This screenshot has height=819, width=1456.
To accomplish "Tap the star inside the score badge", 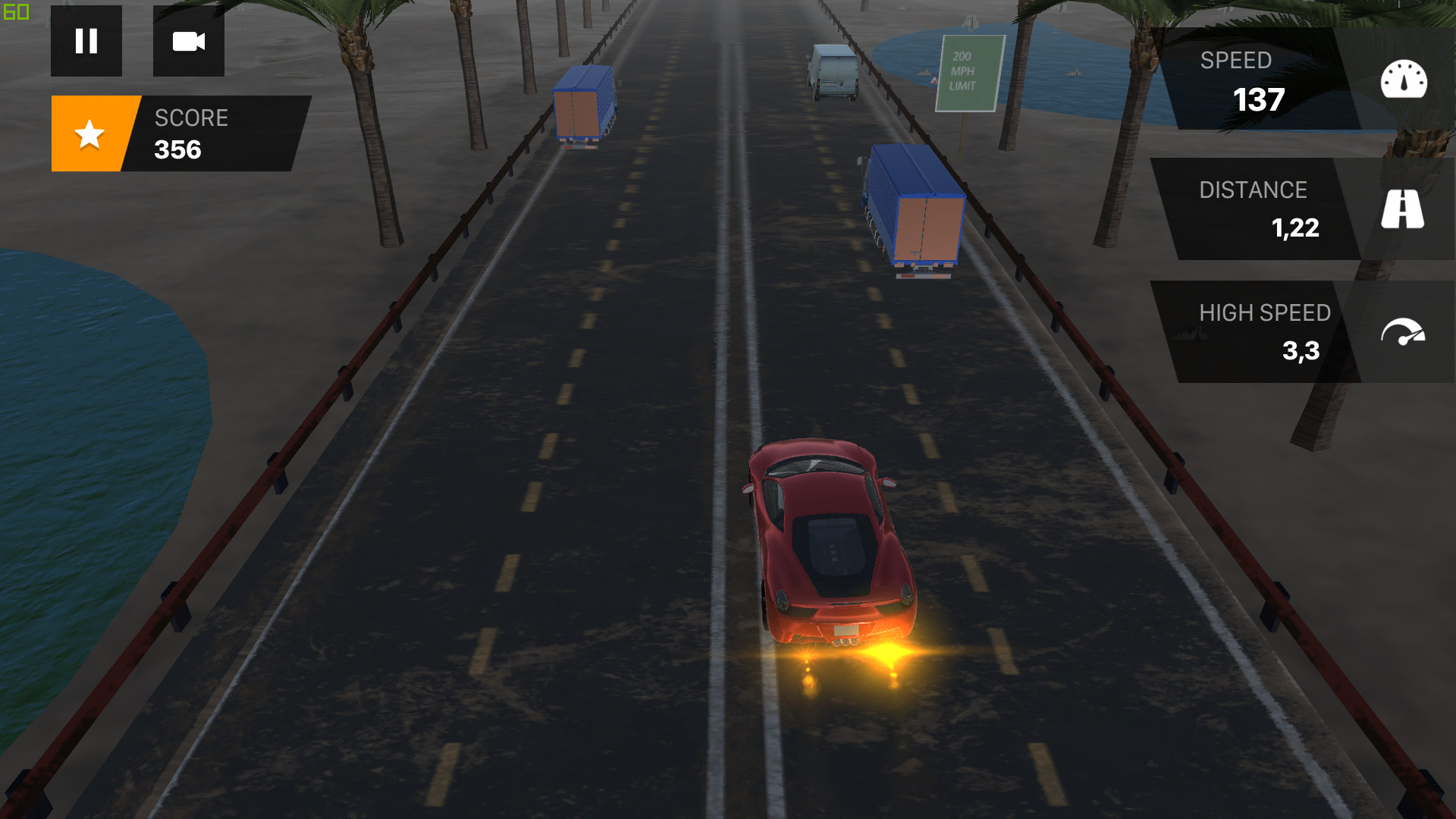I will point(89,133).
